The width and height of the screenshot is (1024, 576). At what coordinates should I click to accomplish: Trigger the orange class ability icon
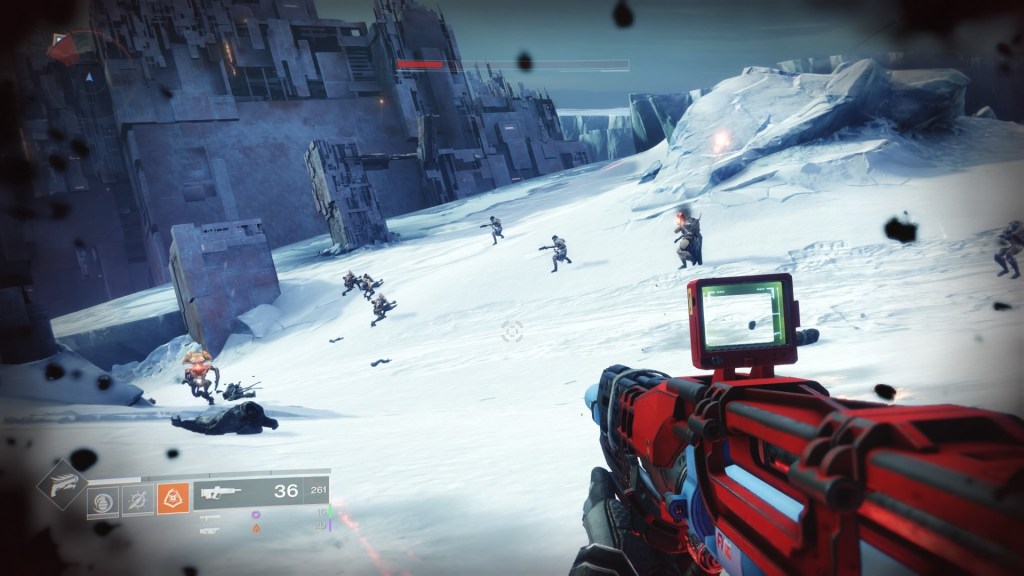173,499
